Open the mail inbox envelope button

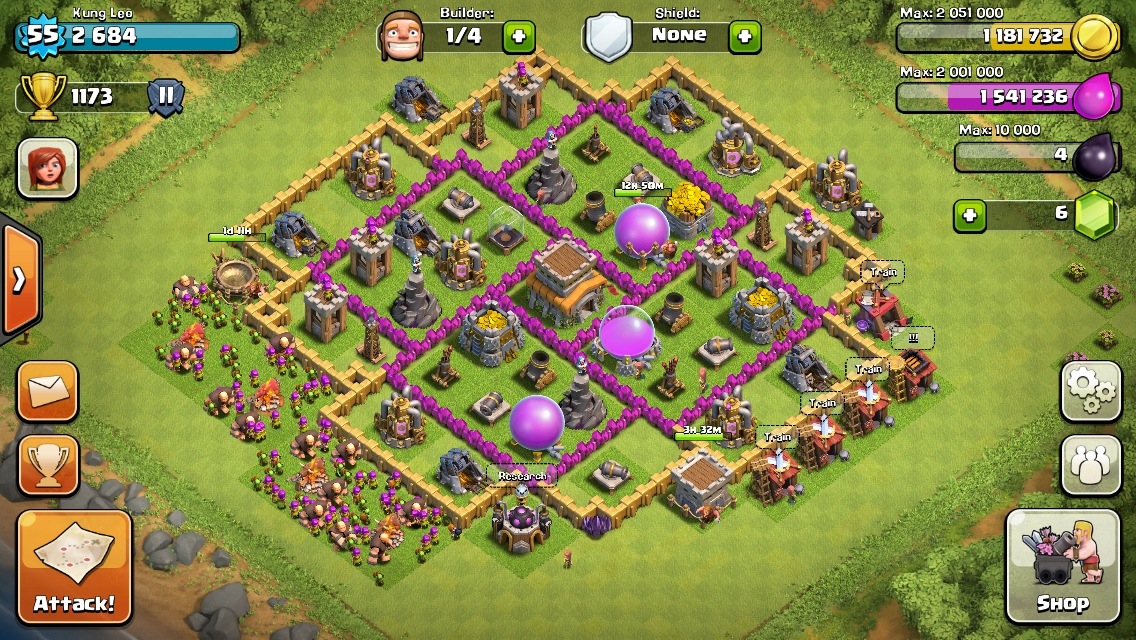(x=47, y=391)
